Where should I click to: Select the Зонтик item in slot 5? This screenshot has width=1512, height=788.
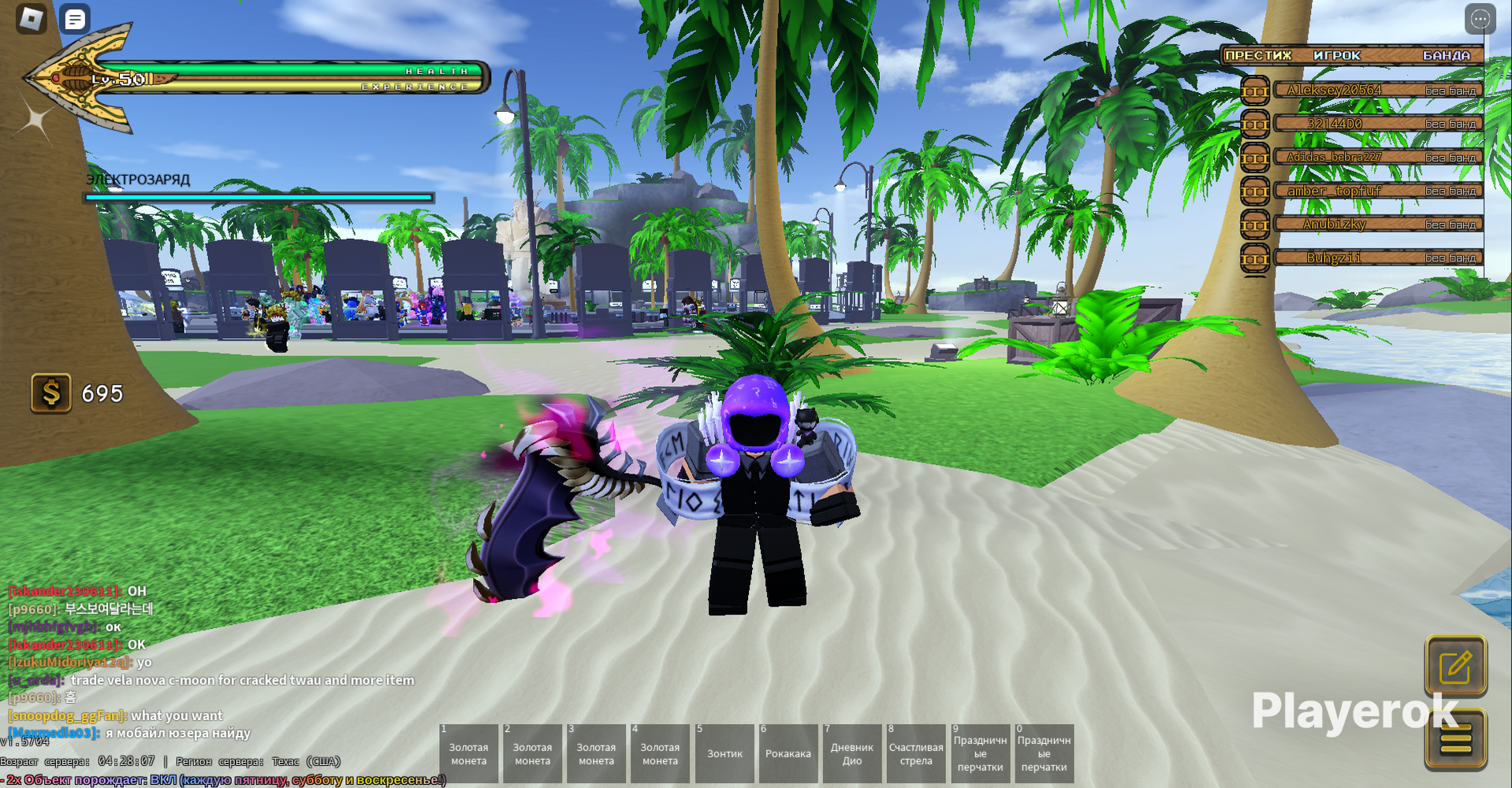(724, 753)
